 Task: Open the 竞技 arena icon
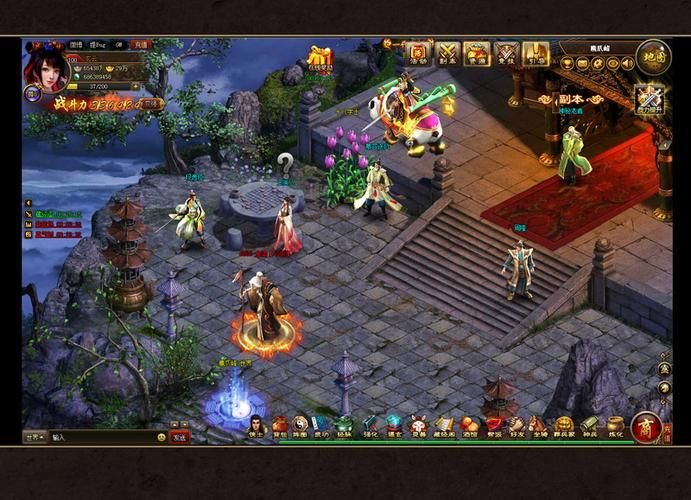506,53
